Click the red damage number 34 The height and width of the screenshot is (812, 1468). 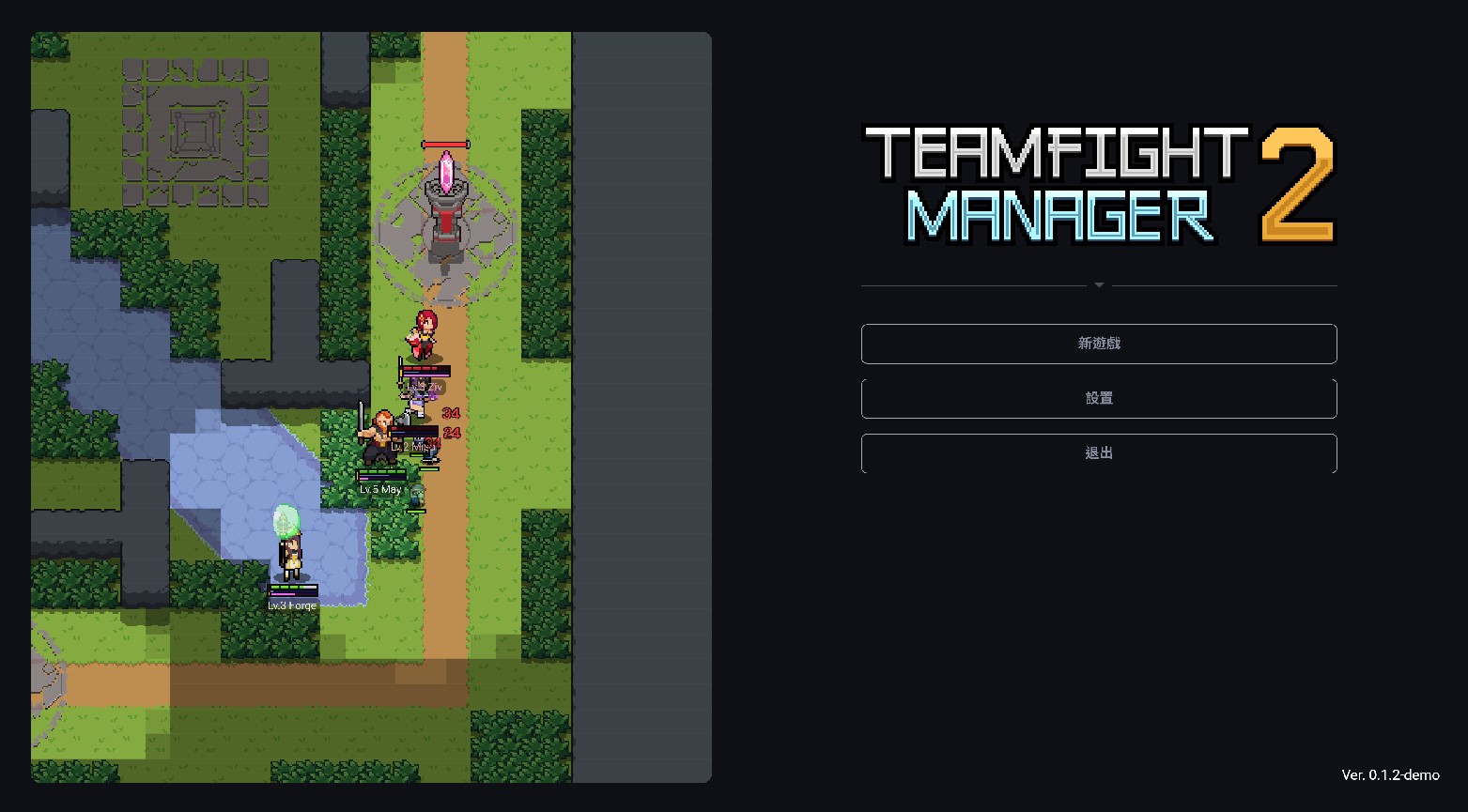tap(449, 413)
